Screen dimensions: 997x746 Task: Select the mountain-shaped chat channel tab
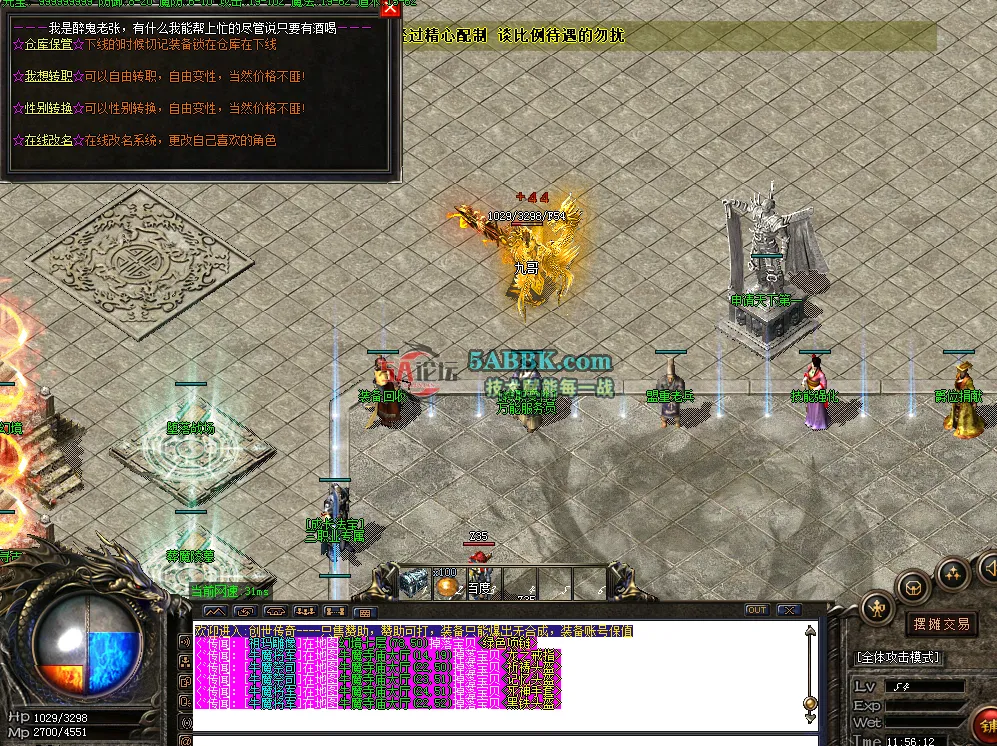(215, 611)
